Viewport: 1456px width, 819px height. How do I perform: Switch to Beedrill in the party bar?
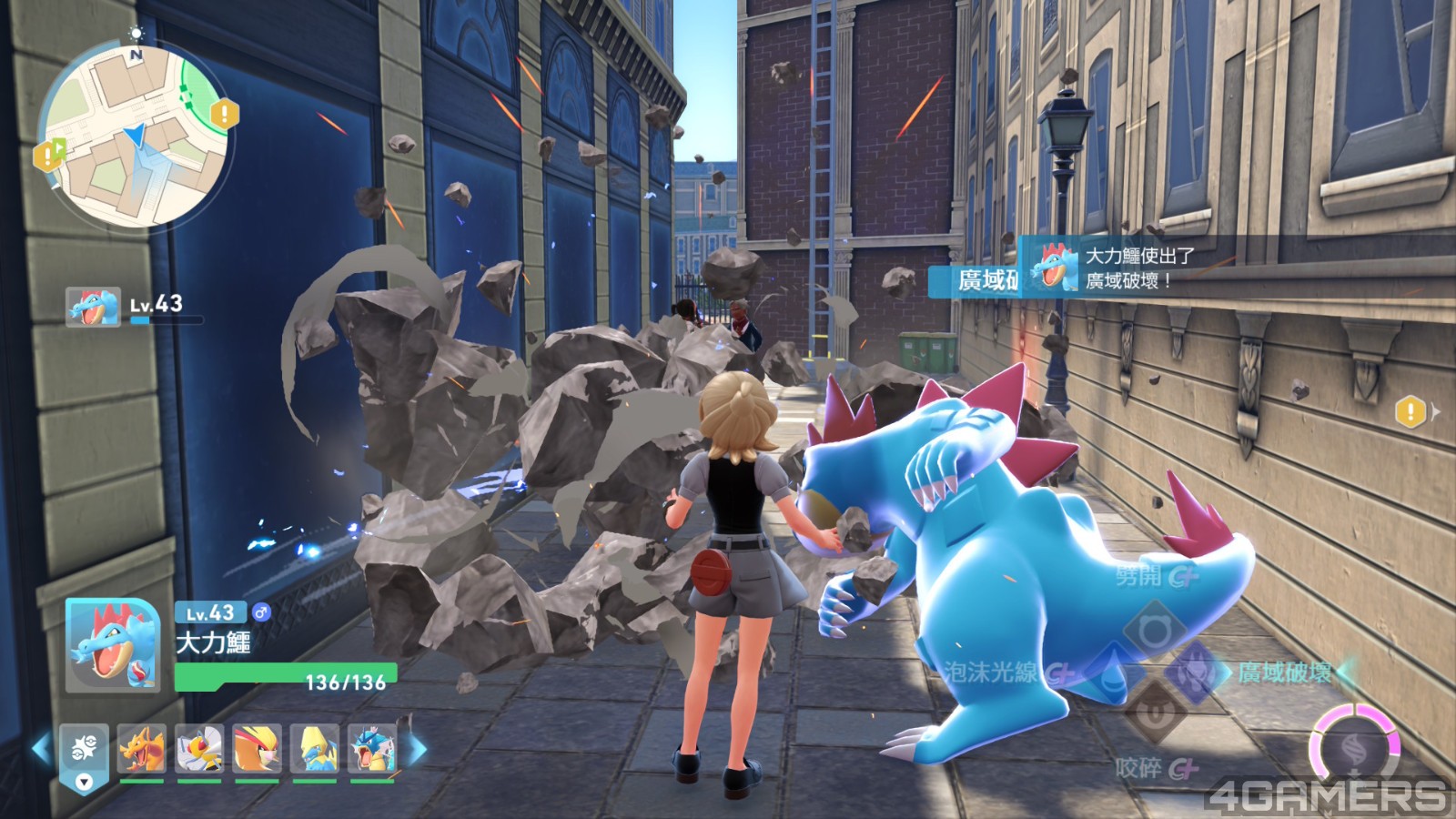click(x=199, y=749)
